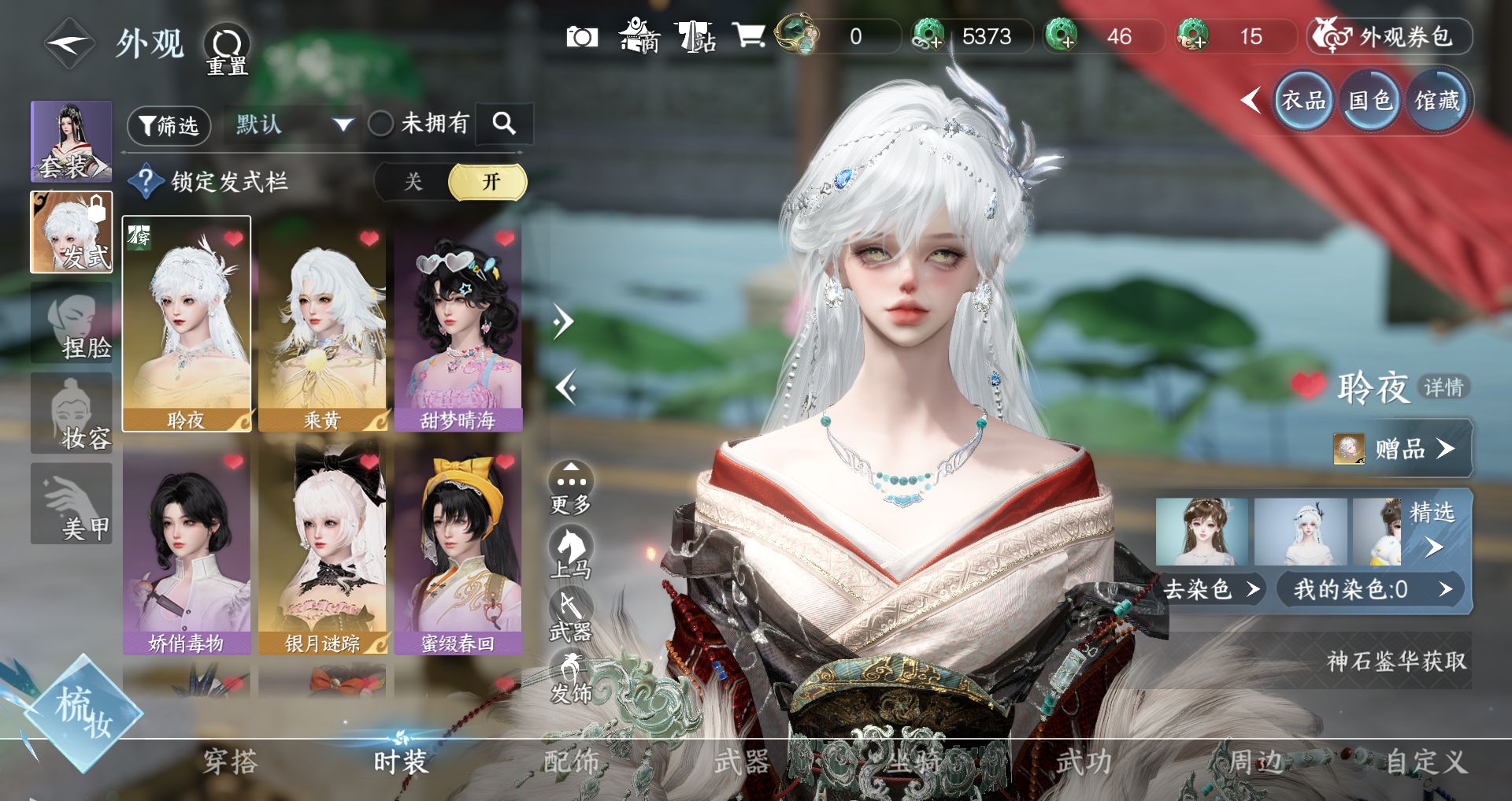The height and width of the screenshot is (801, 1512).
Task: Show 聆夜 hairstyle 详情 details
Action: [1443, 387]
